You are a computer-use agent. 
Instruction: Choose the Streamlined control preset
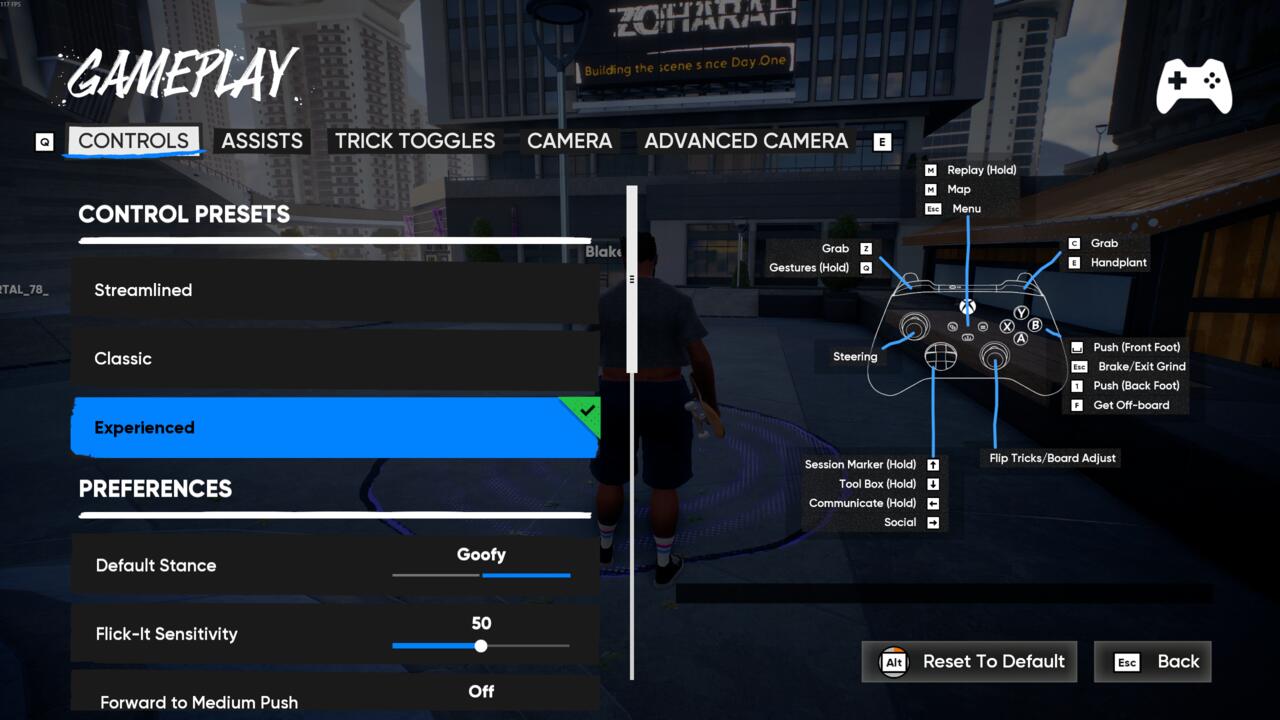click(335, 290)
